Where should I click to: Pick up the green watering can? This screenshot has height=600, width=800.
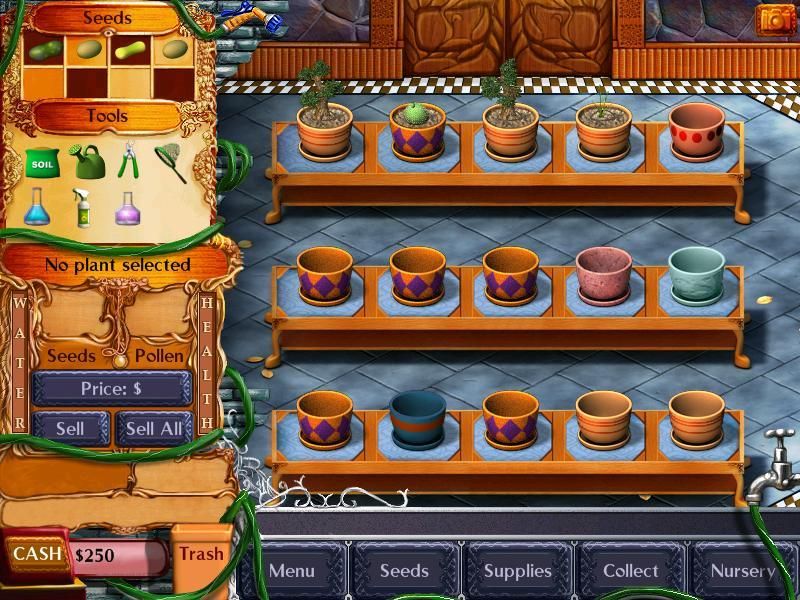coord(85,161)
